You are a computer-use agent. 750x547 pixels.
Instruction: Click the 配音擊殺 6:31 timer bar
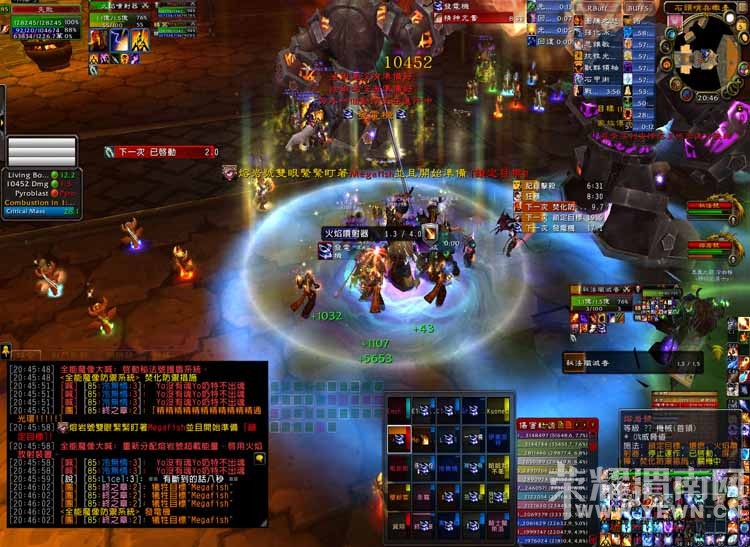[565, 185]
